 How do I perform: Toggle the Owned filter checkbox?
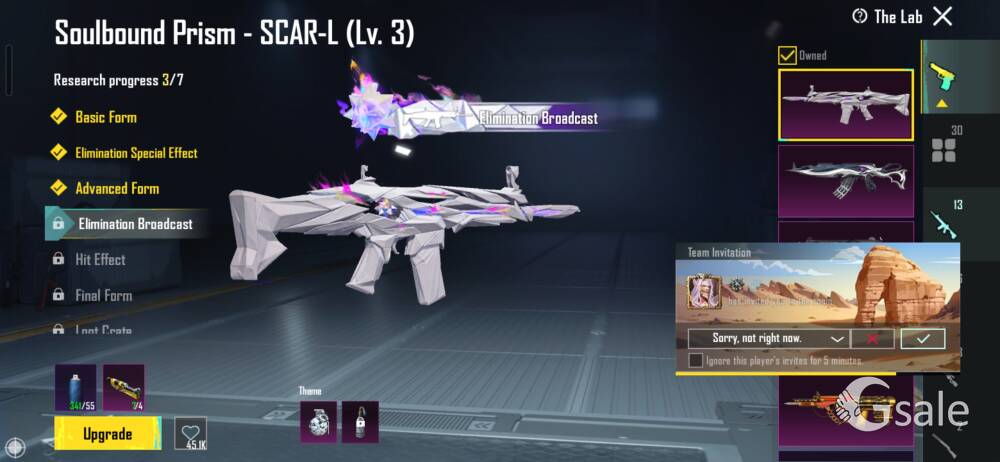(x=788, y=56)
